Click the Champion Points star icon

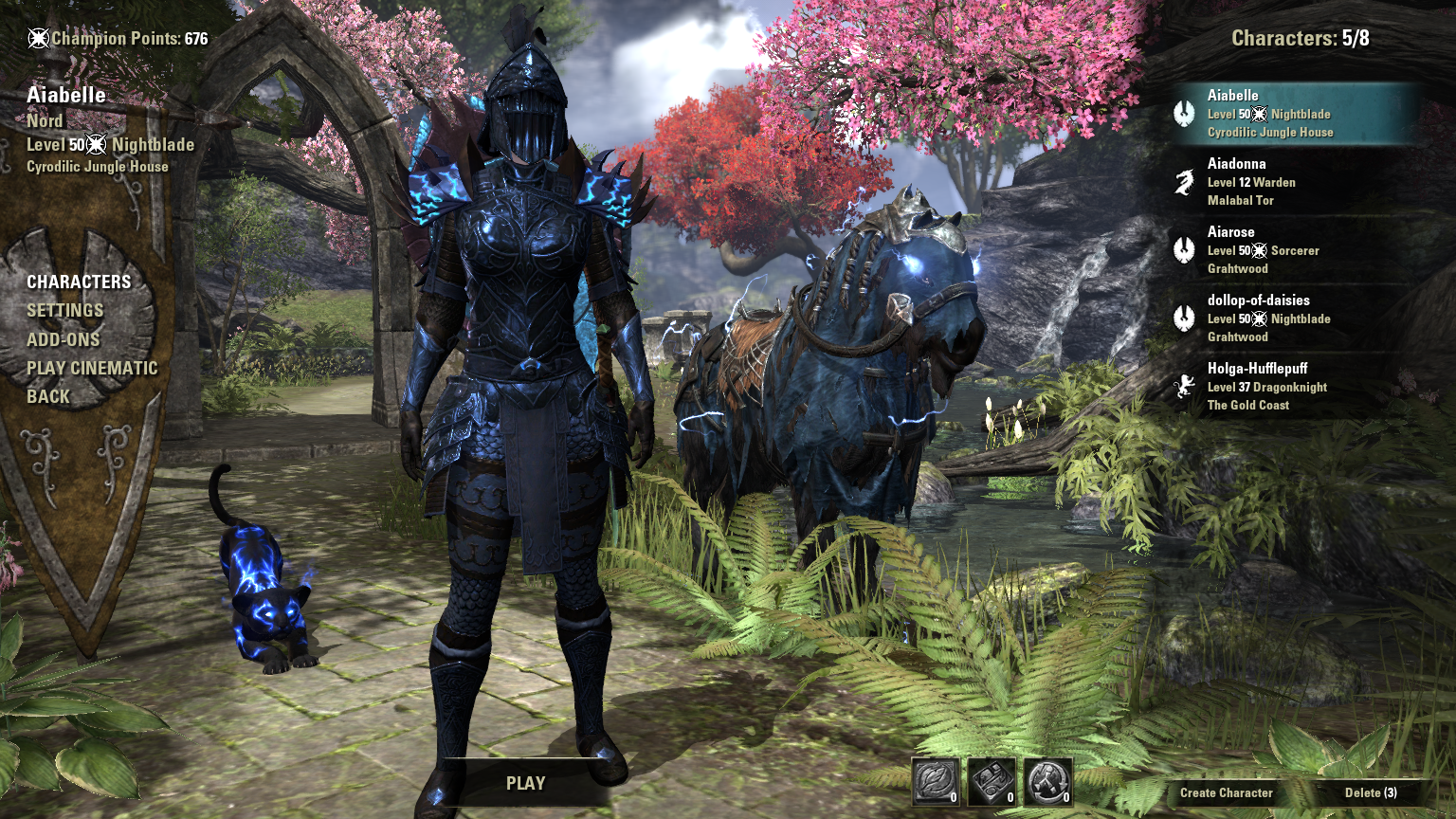(39, 38)
